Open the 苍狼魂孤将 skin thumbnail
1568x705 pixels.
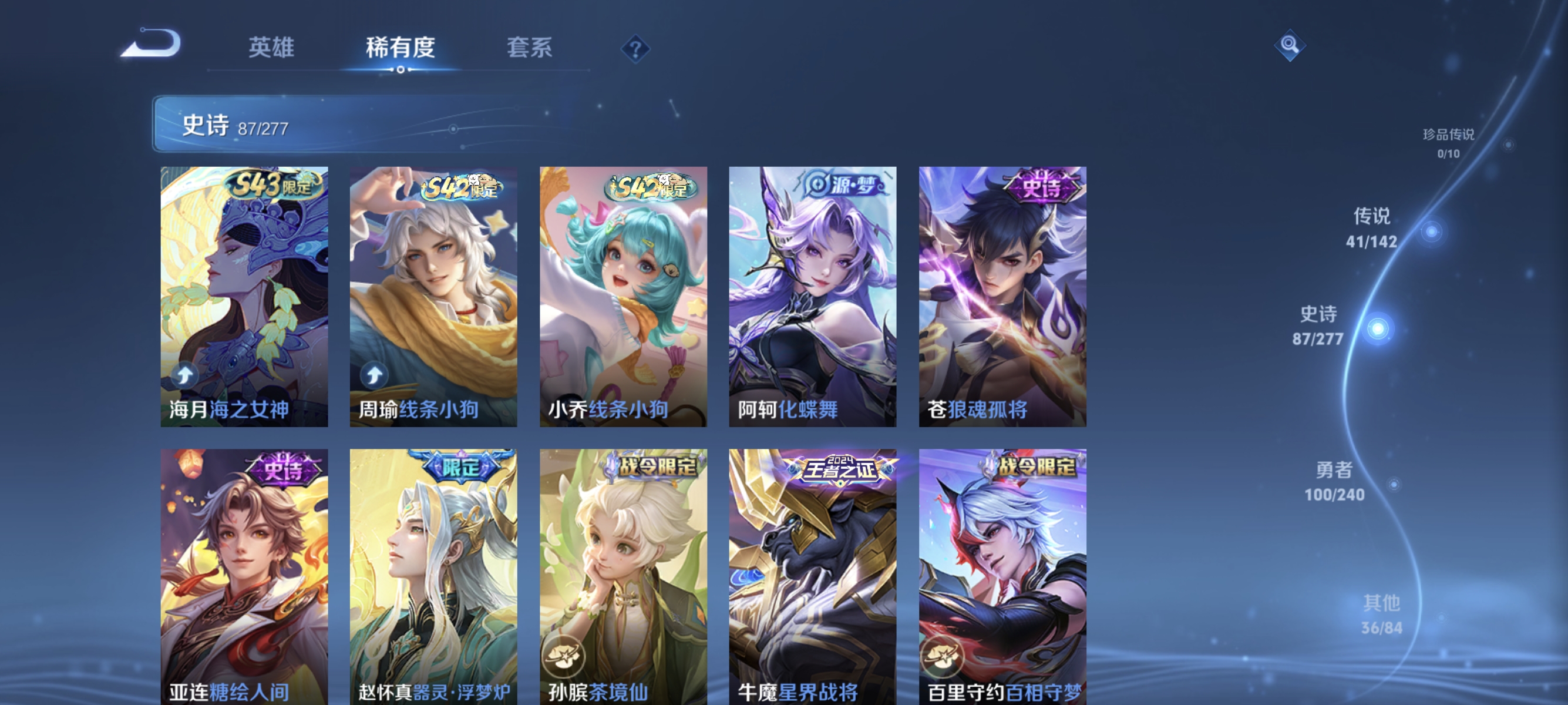(x=1002, y=298)
